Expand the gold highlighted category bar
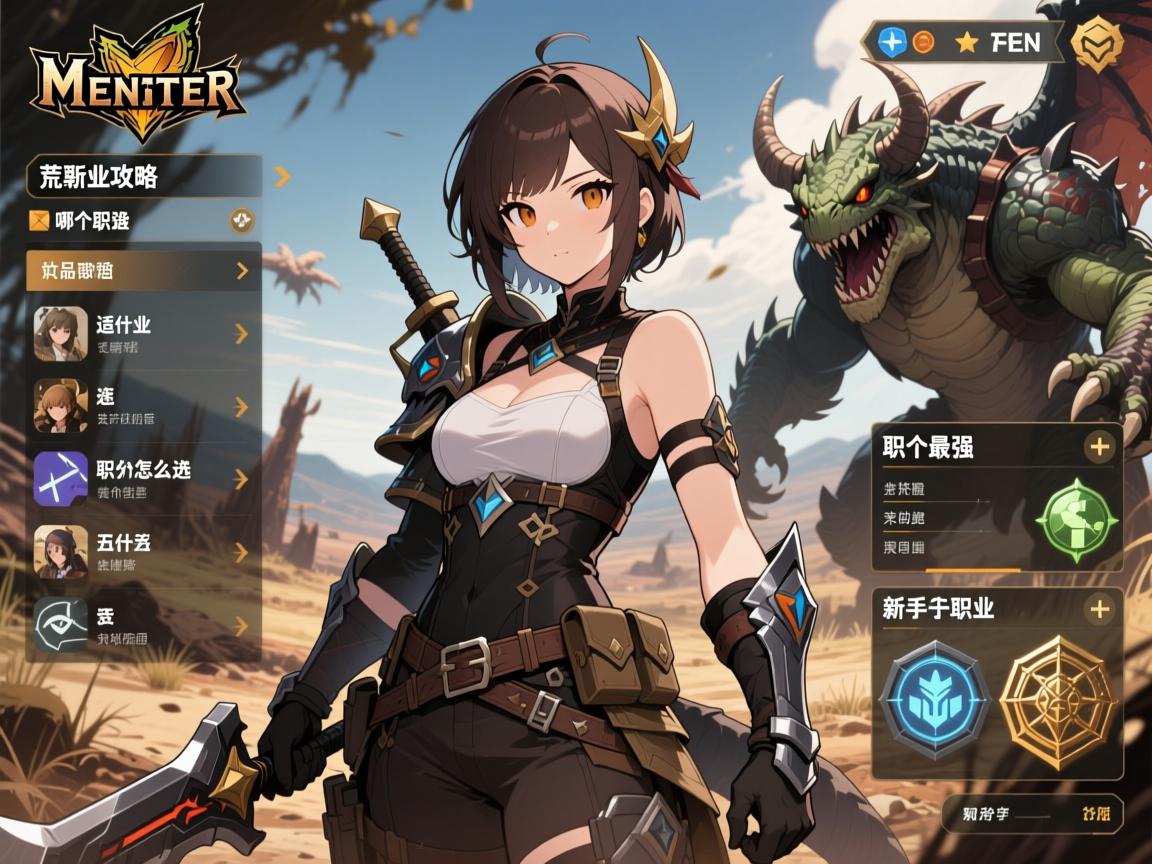The width and height of the screenshot is (1152, 864). click(144, 270)
